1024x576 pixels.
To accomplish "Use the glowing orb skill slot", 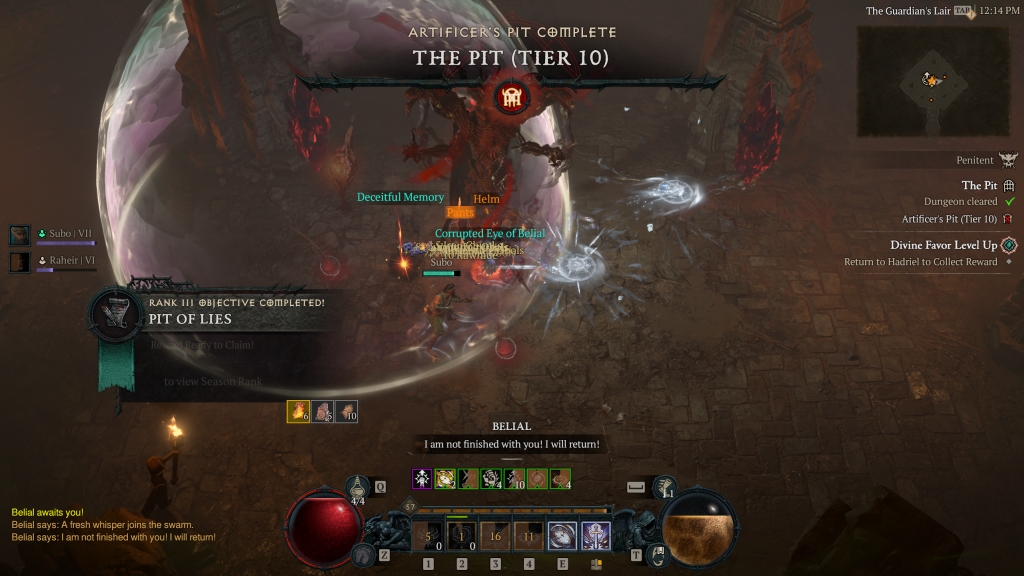I will pyautogui.click(x=562, y=537).
